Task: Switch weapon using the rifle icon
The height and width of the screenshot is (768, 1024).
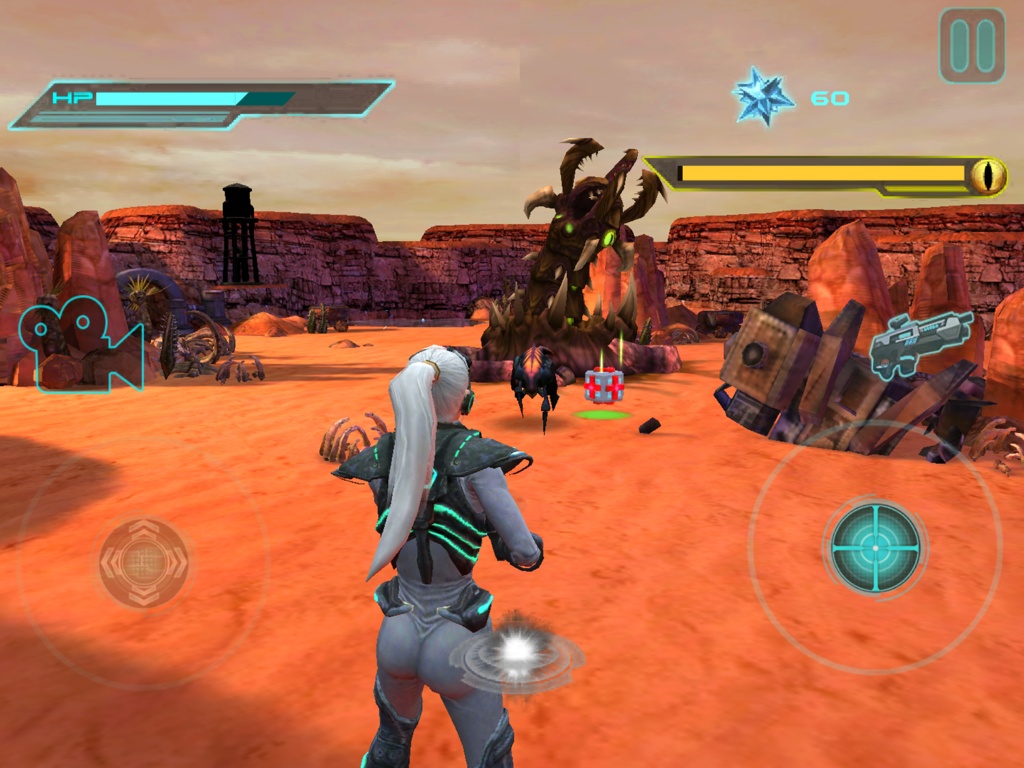Action: coord(921,343)
